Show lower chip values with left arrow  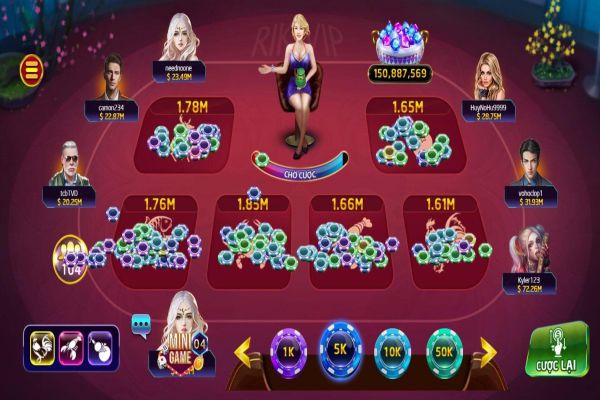pos(243,351)
